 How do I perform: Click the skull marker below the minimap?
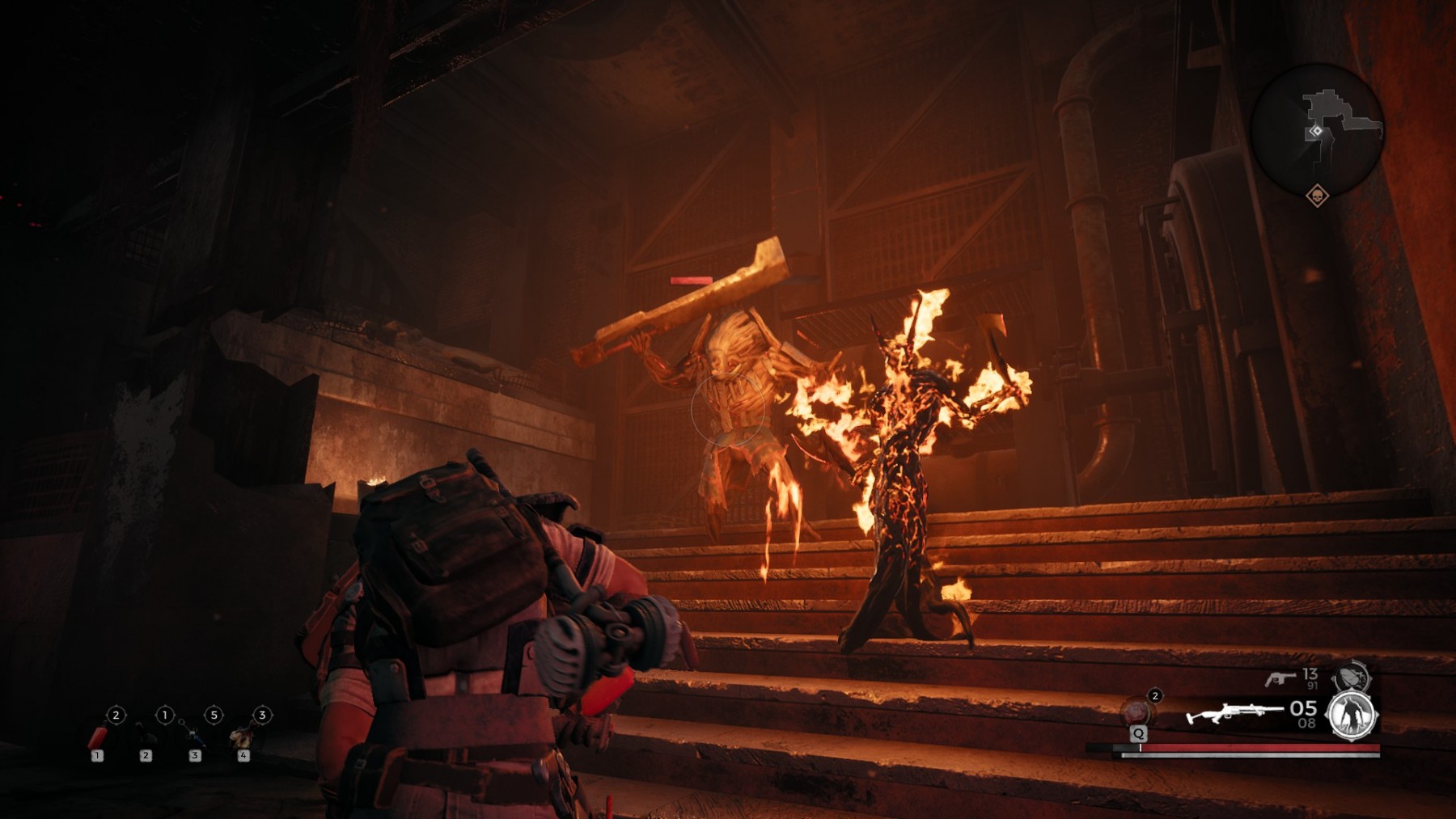(x=1317, y=196)
